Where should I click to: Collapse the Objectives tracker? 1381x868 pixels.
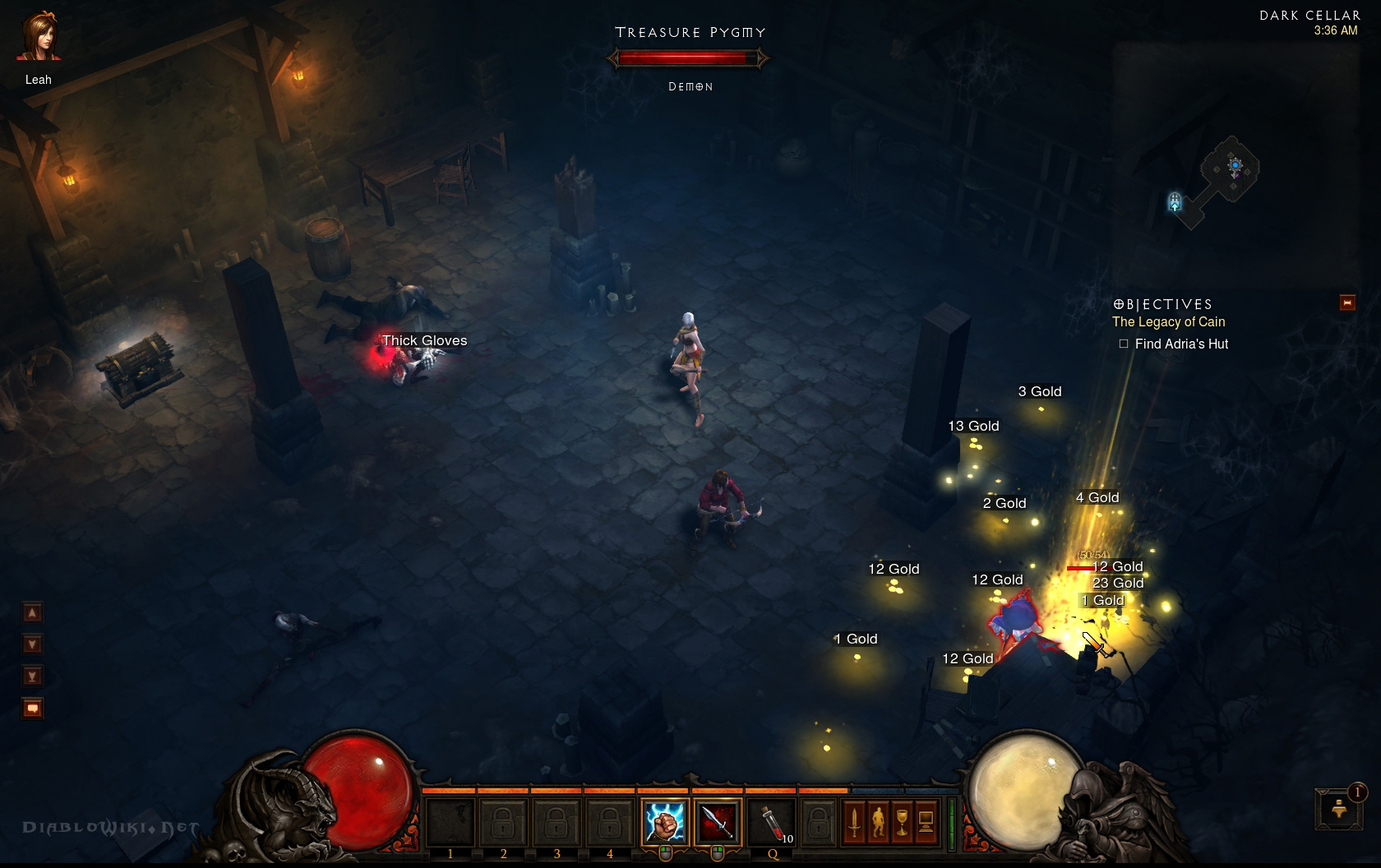(1347, 302)
